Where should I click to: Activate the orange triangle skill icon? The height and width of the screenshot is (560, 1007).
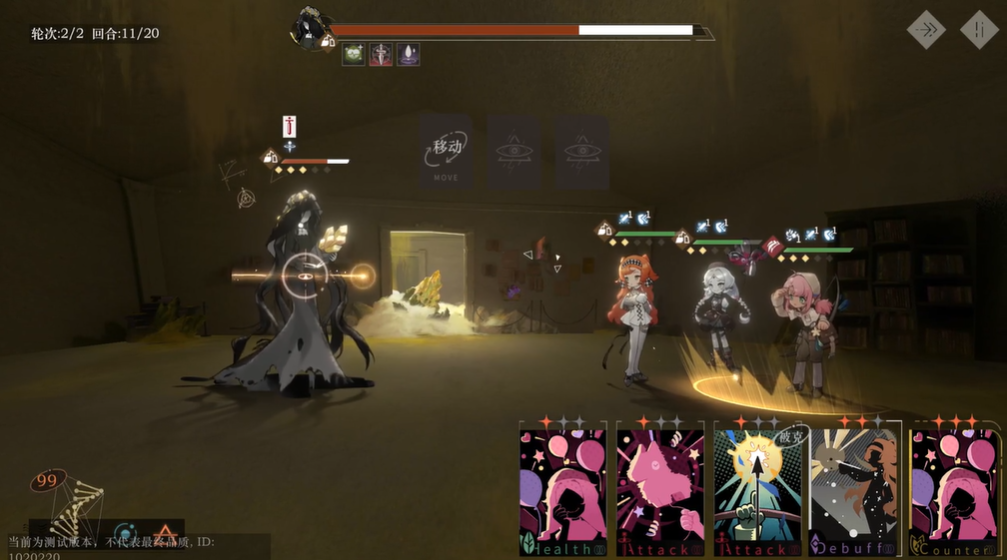165,533
